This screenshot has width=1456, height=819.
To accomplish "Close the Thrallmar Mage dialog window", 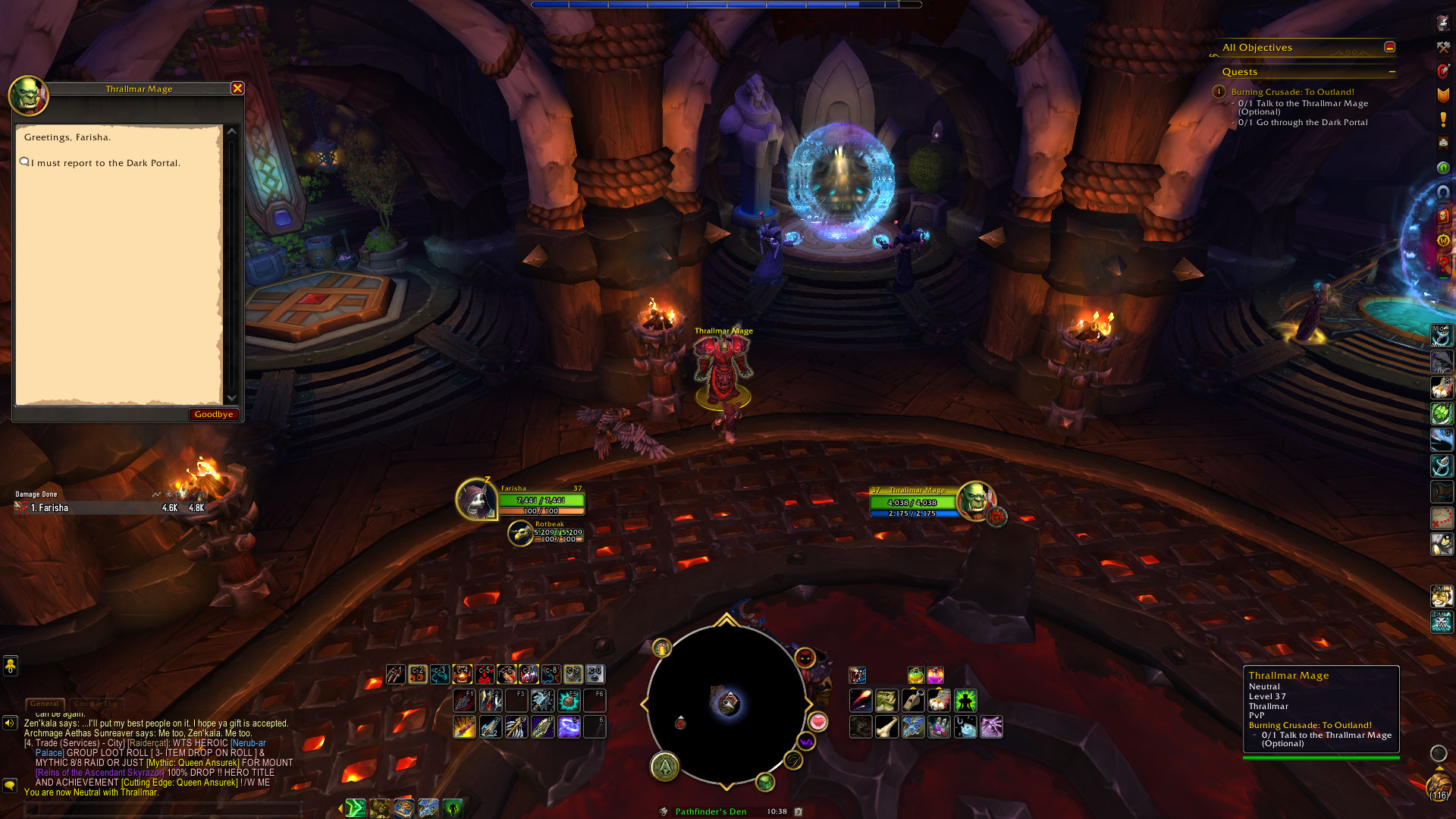I will point(237,89).
